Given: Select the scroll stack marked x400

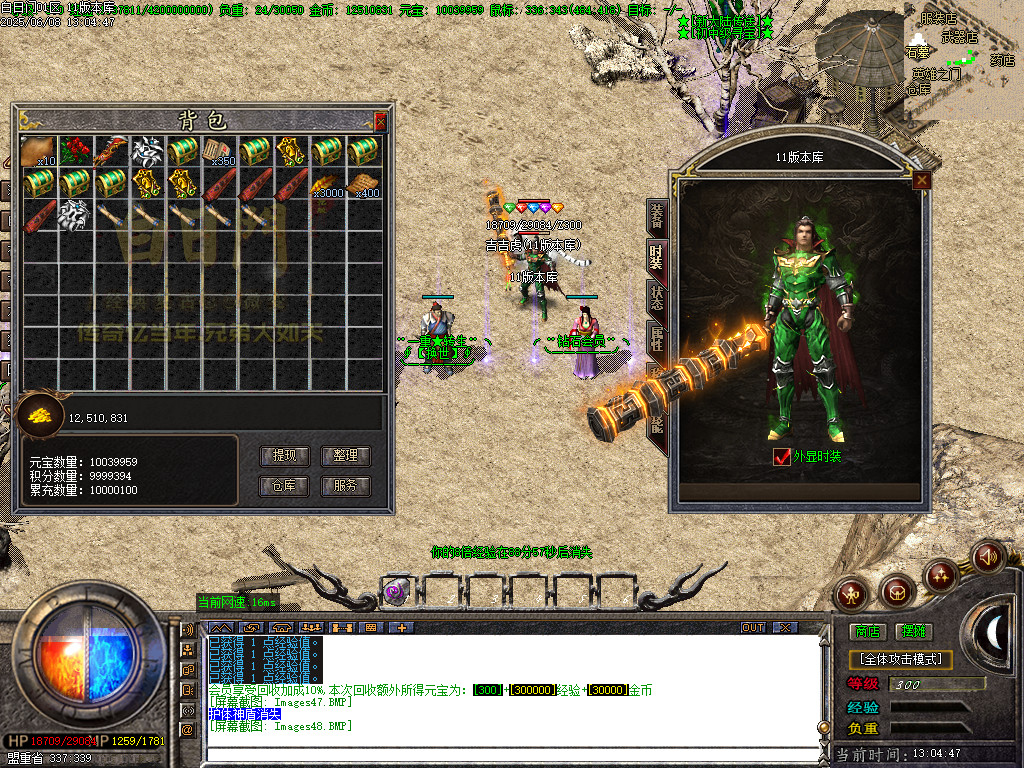Looking at the screenshot, I should (x=364, y=185).
